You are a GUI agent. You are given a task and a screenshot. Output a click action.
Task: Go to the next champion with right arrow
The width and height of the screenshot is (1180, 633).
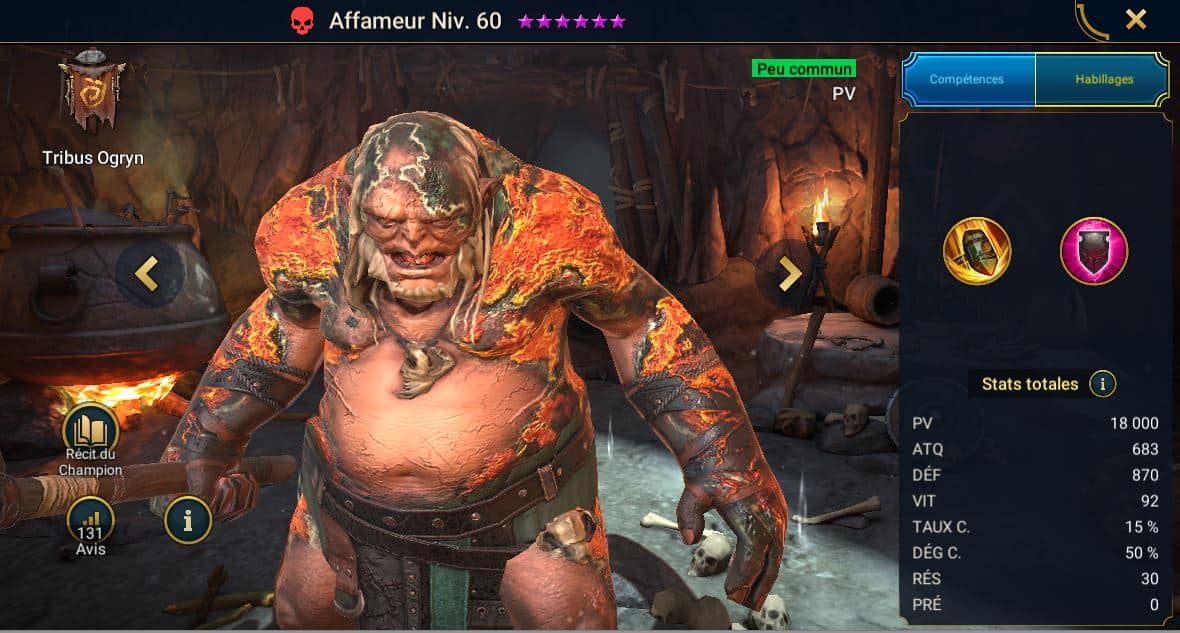point(790,273)
